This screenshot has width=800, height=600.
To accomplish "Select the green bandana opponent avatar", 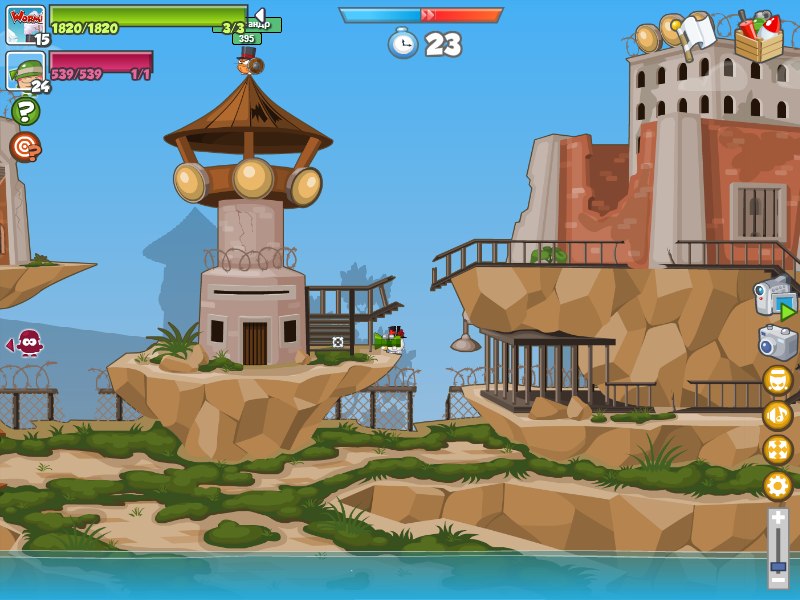I will (x=25, y=70).
